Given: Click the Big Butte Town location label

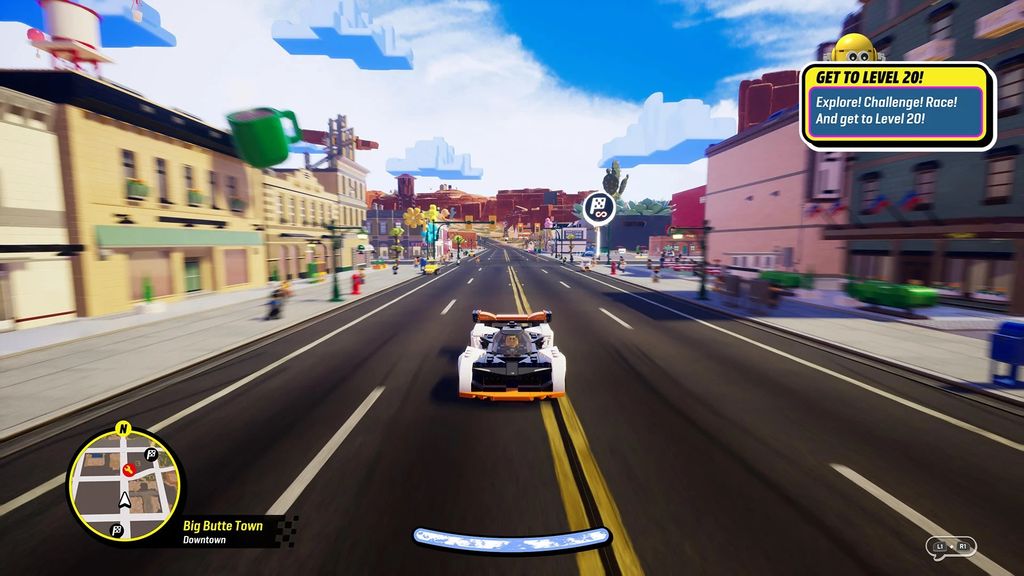Looking at the screenshot, I should (x=223, y=525).
